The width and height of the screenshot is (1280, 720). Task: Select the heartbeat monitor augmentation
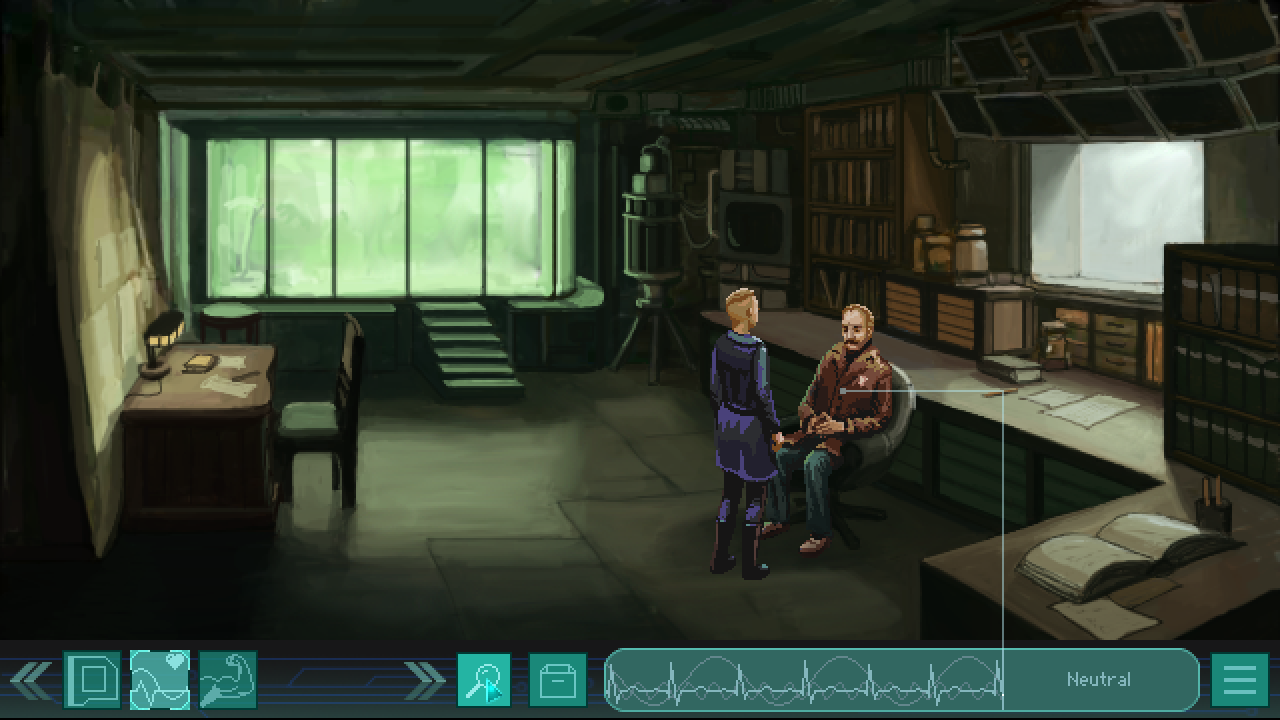click(x=160, y=680)
